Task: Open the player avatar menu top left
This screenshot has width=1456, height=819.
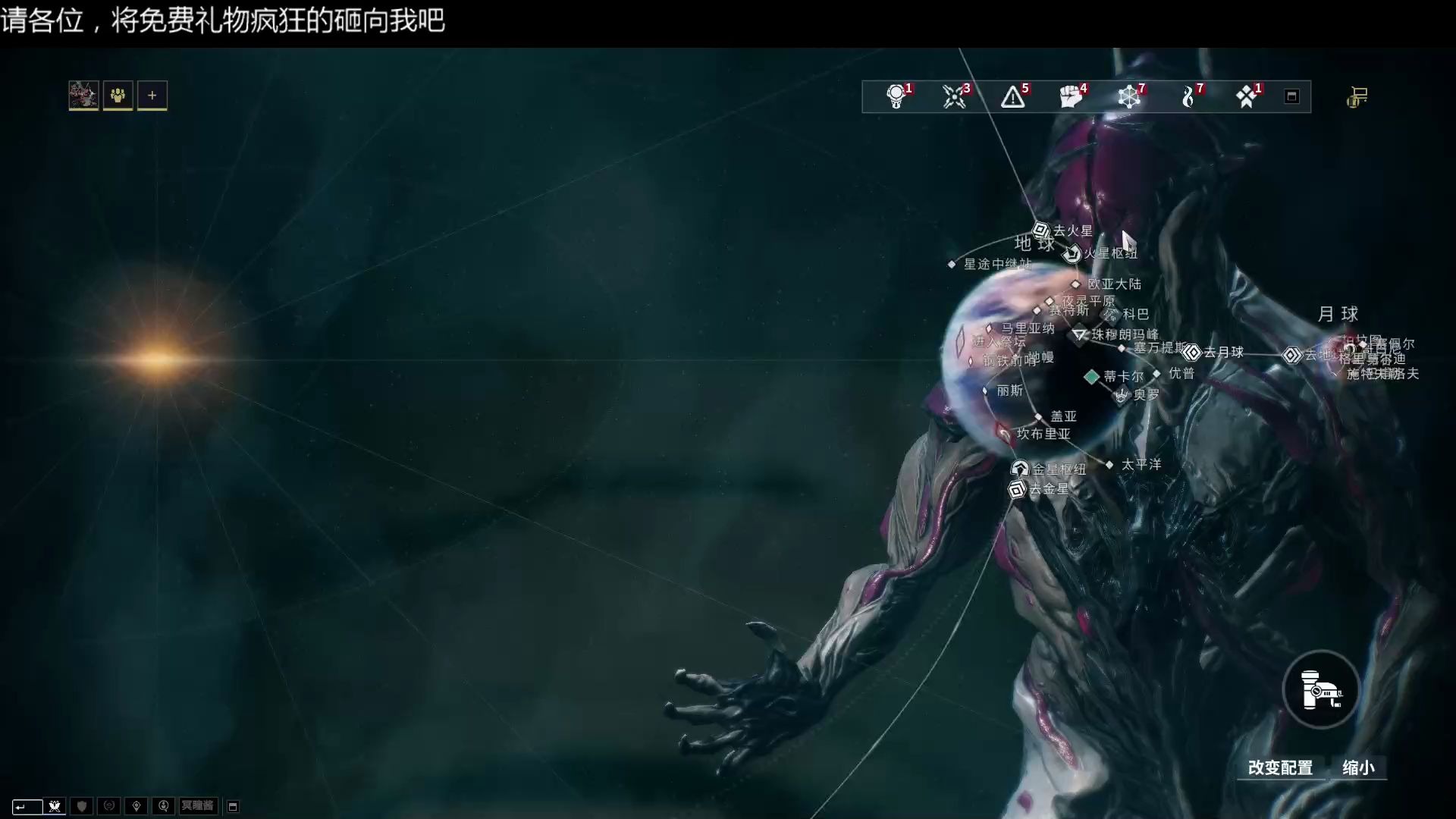Action: (83, 96)
